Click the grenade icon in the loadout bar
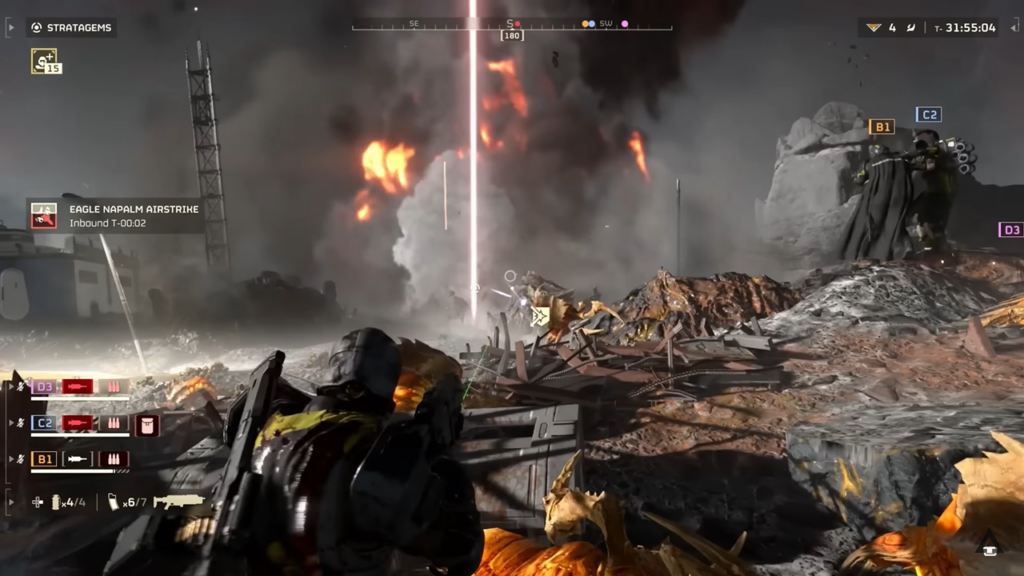Viewport: 1024px width, 576px height. click(x=56, y=502)
